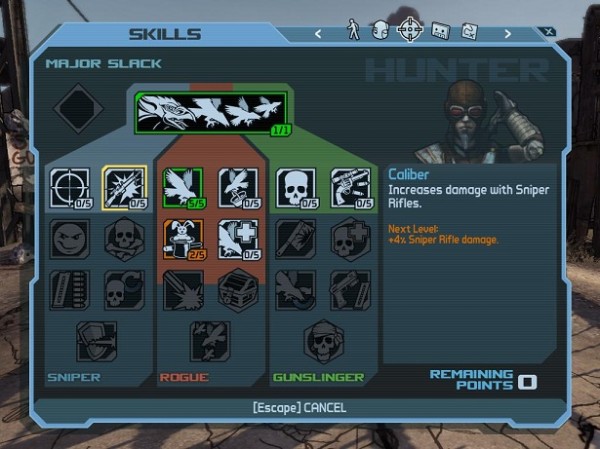Pick the Gun Crazy revolver skill

point(350,187)
